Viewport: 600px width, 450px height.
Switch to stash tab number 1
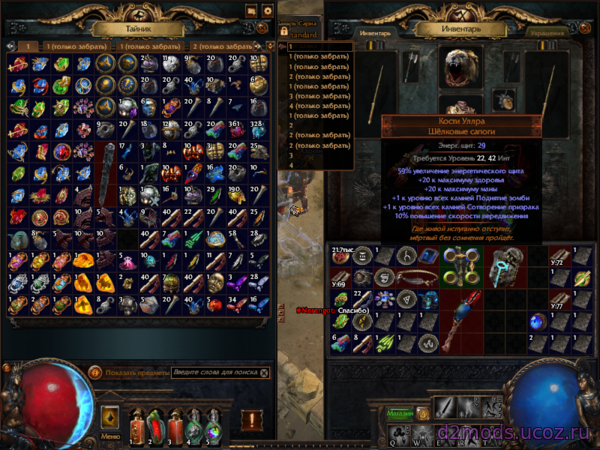click(29, 46)
